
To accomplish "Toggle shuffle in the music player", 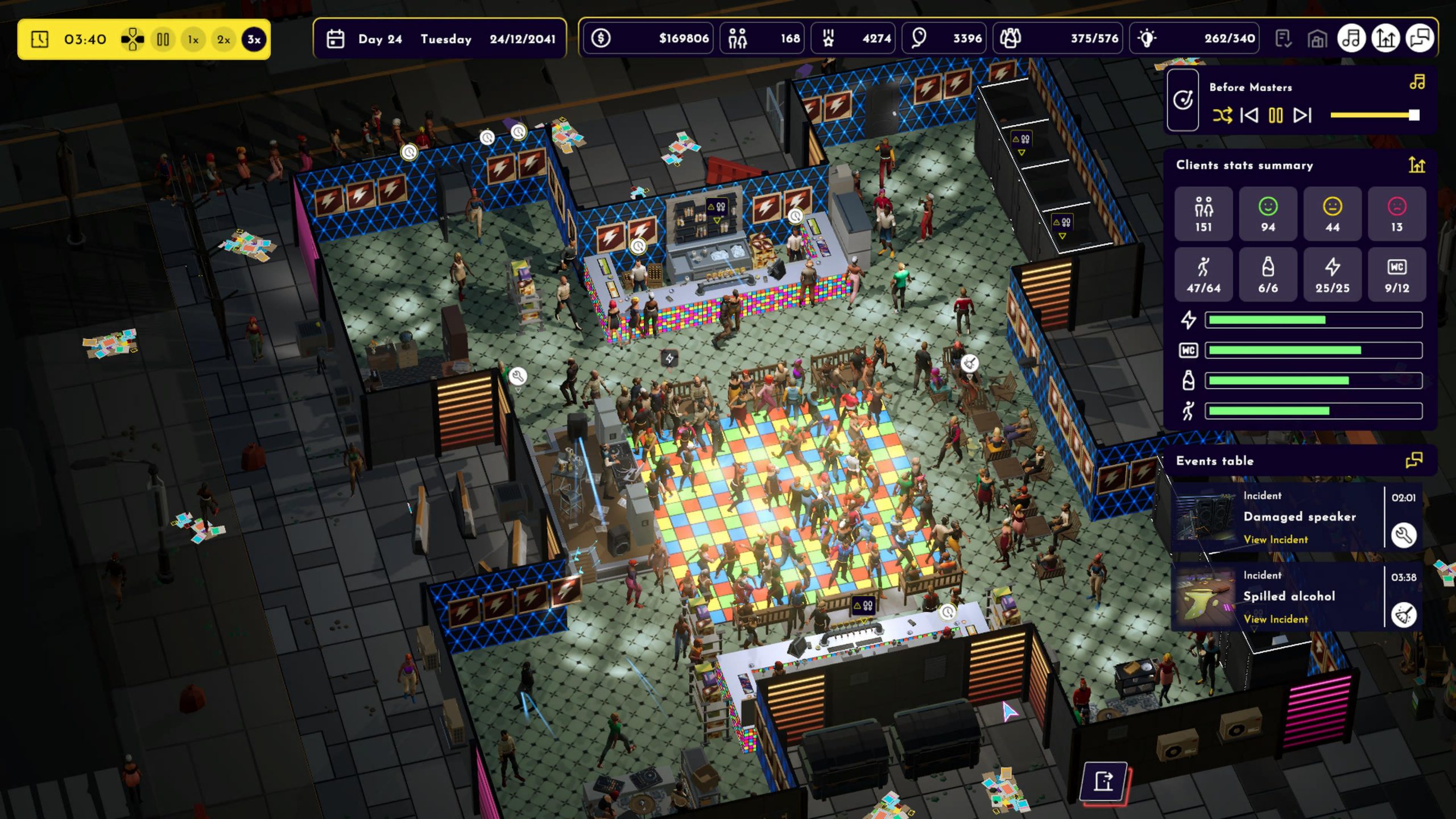I will [1222, 115].
